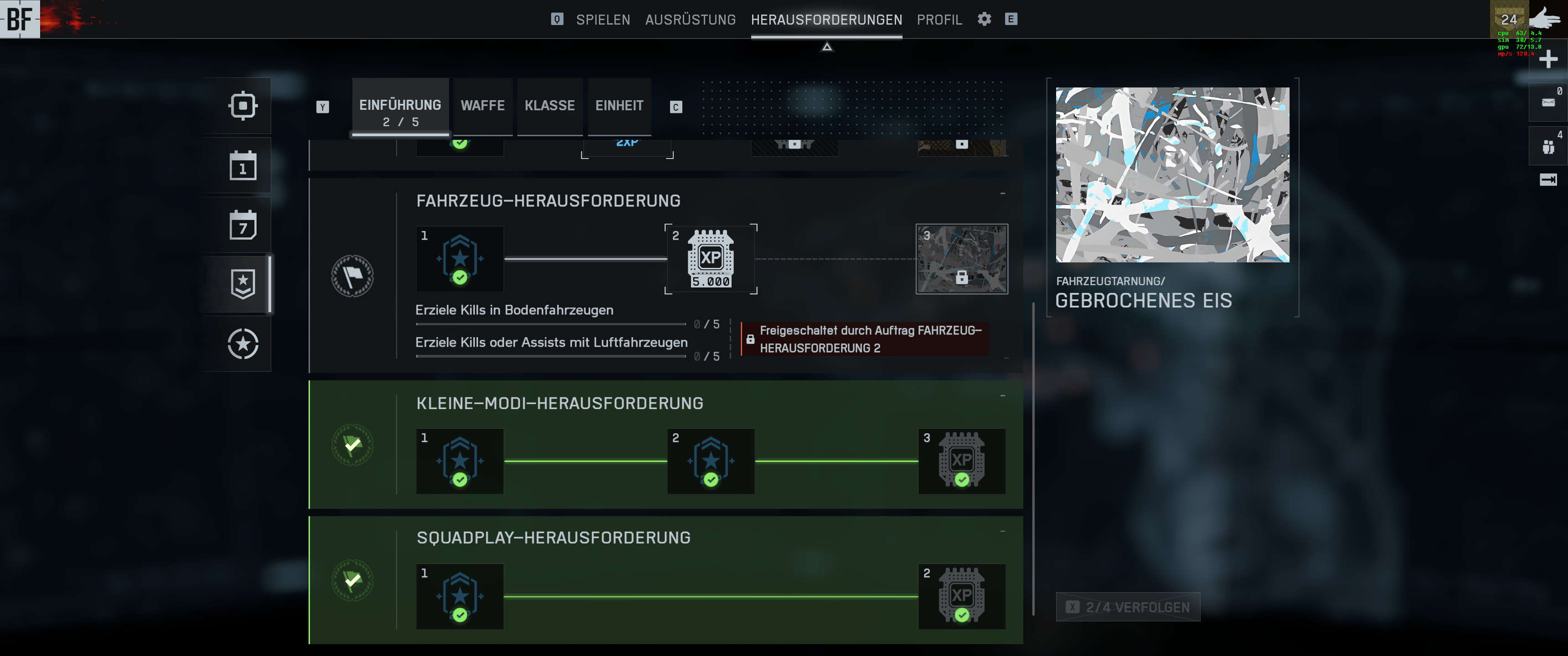Click the 2/4 VERFOLGEN track button
Screen dimensions: 1568x656
[1128, 607]
